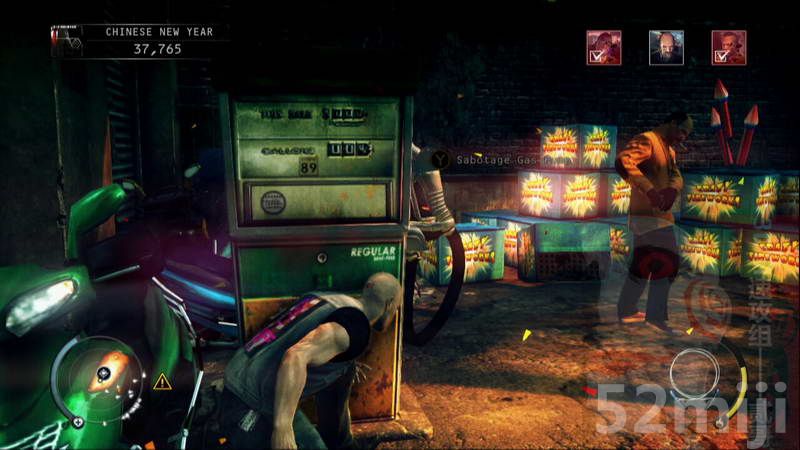800x450 pixels.
Task: Select the empty weapon circle indicator
Action: point(694,374)
